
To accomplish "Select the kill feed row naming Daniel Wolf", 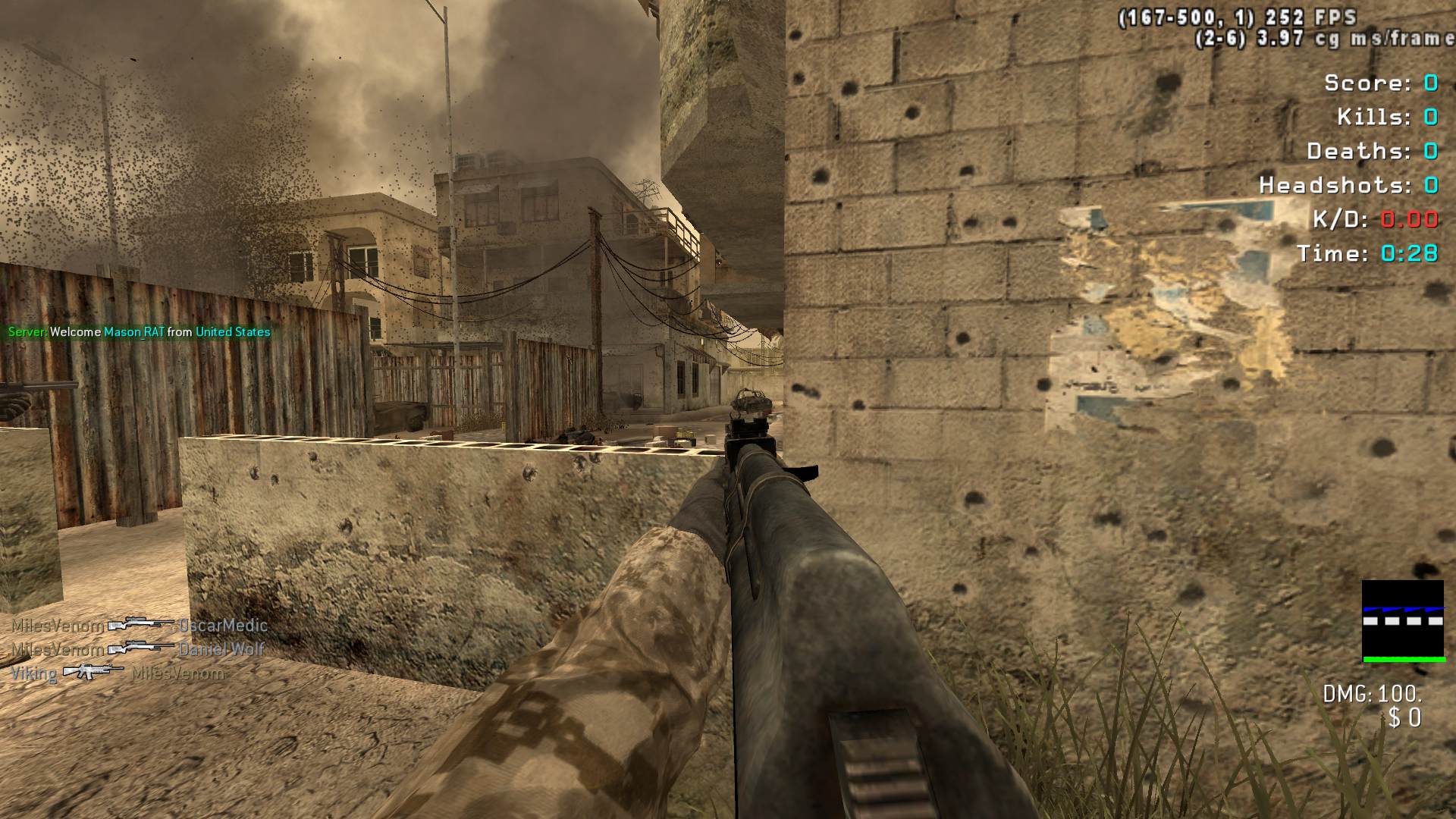I will [138, 649].
